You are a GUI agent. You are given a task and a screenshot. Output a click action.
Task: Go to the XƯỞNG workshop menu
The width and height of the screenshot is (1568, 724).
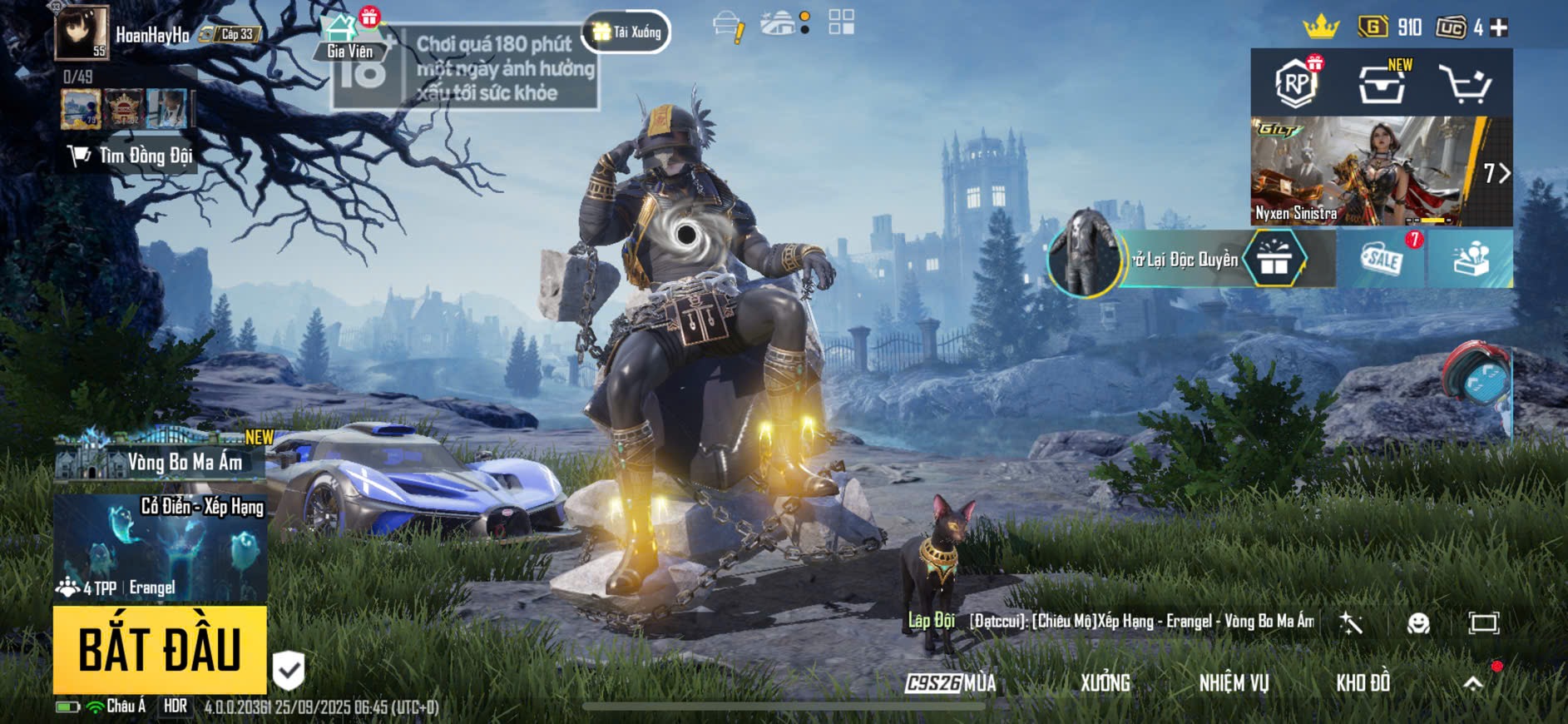point(1105,683)
